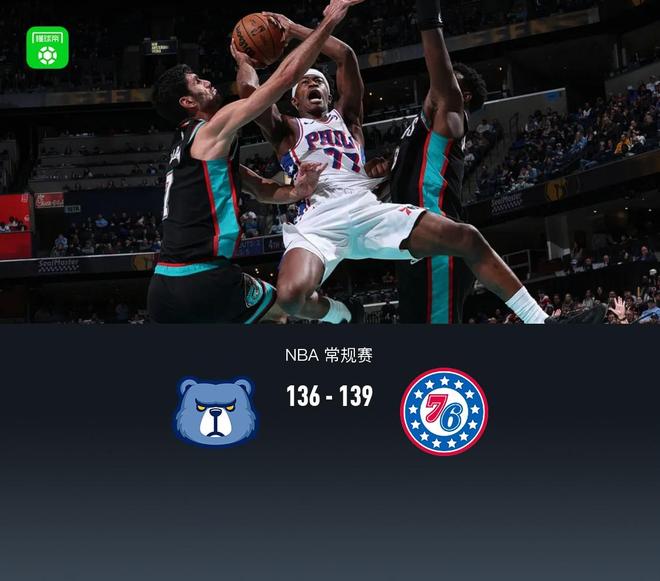Tap the green football app logo
Image resolution: width=660 pixels, height=581 pixels.
pyautogui.click(x=47, y=47)
